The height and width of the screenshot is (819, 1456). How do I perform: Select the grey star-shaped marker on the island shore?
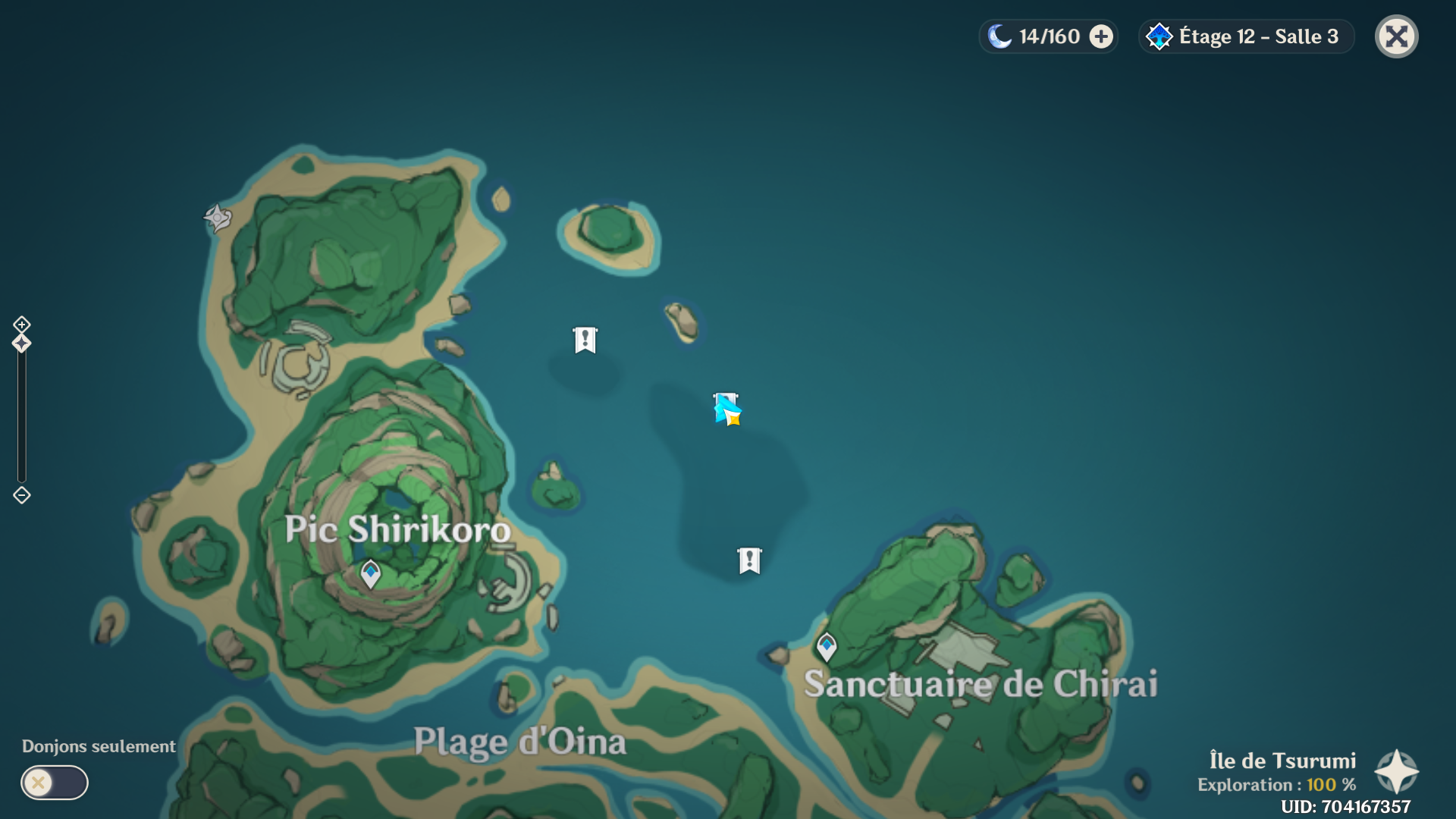[x=218, y=218]
